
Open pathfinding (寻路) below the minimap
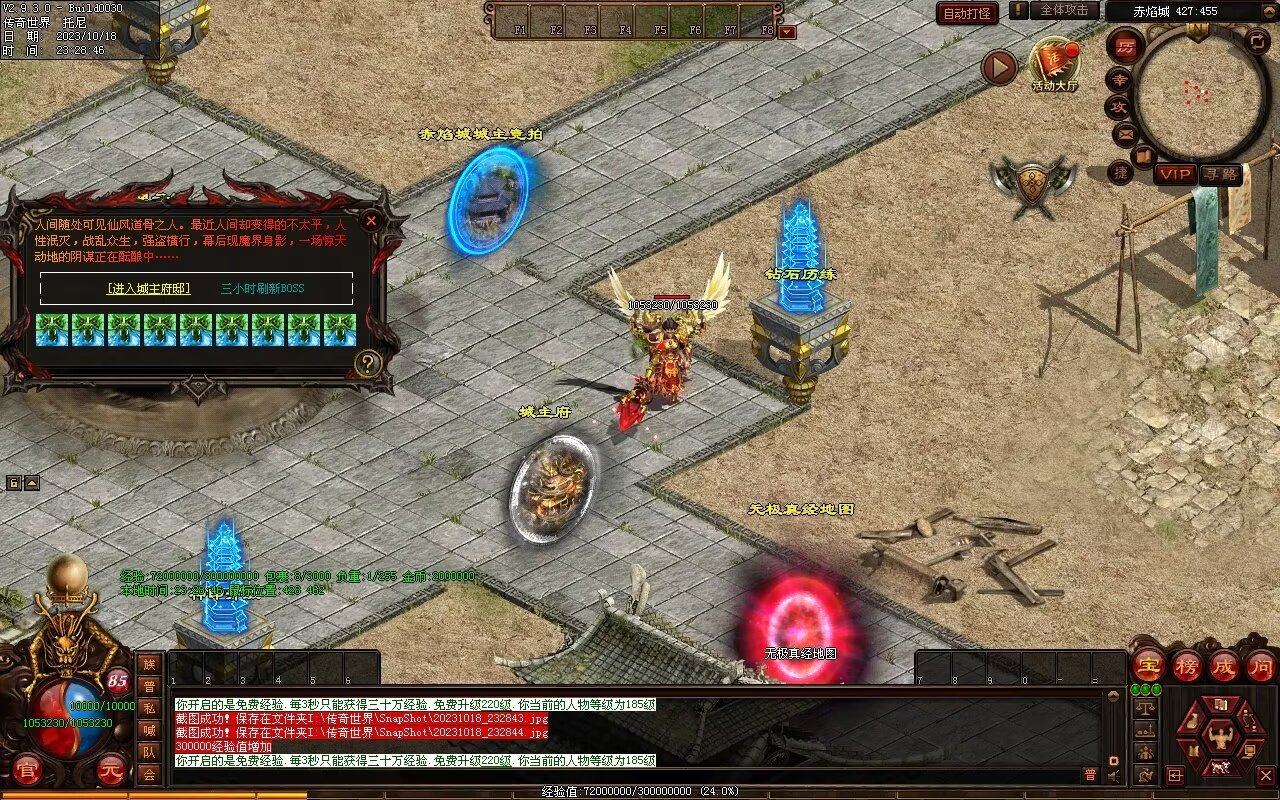[1220, 174]
